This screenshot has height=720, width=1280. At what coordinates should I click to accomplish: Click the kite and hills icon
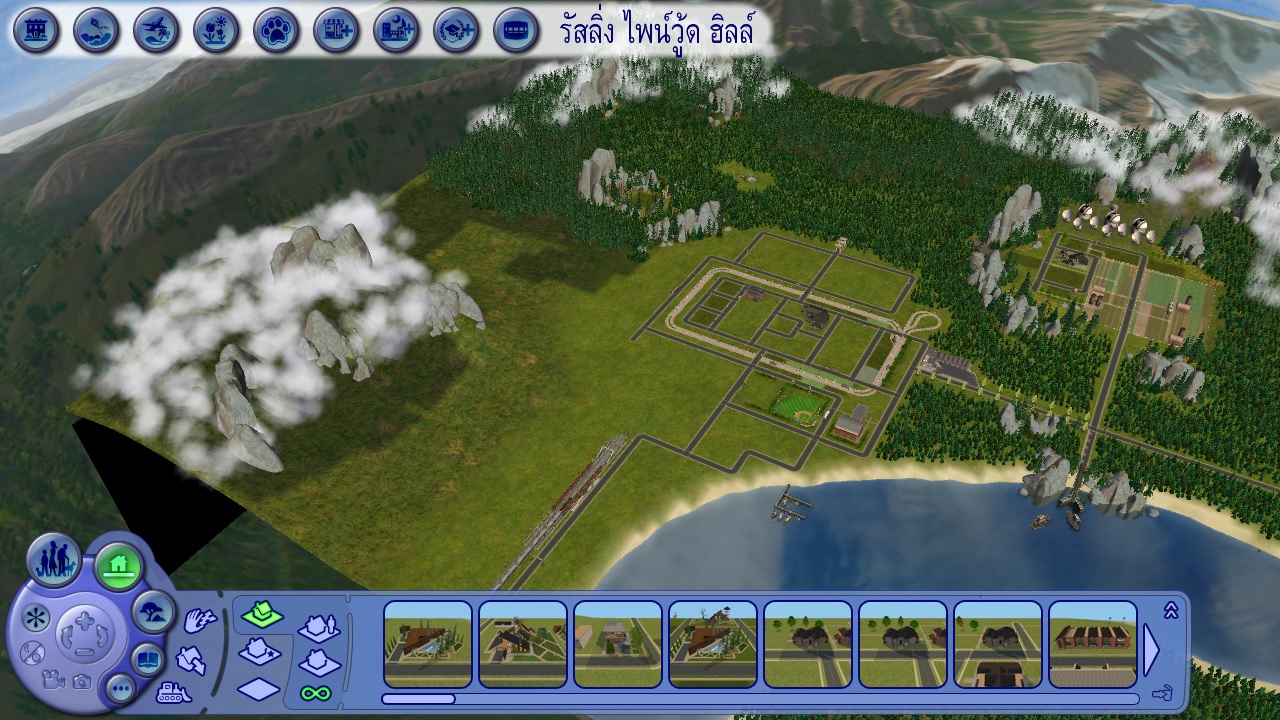96,30
